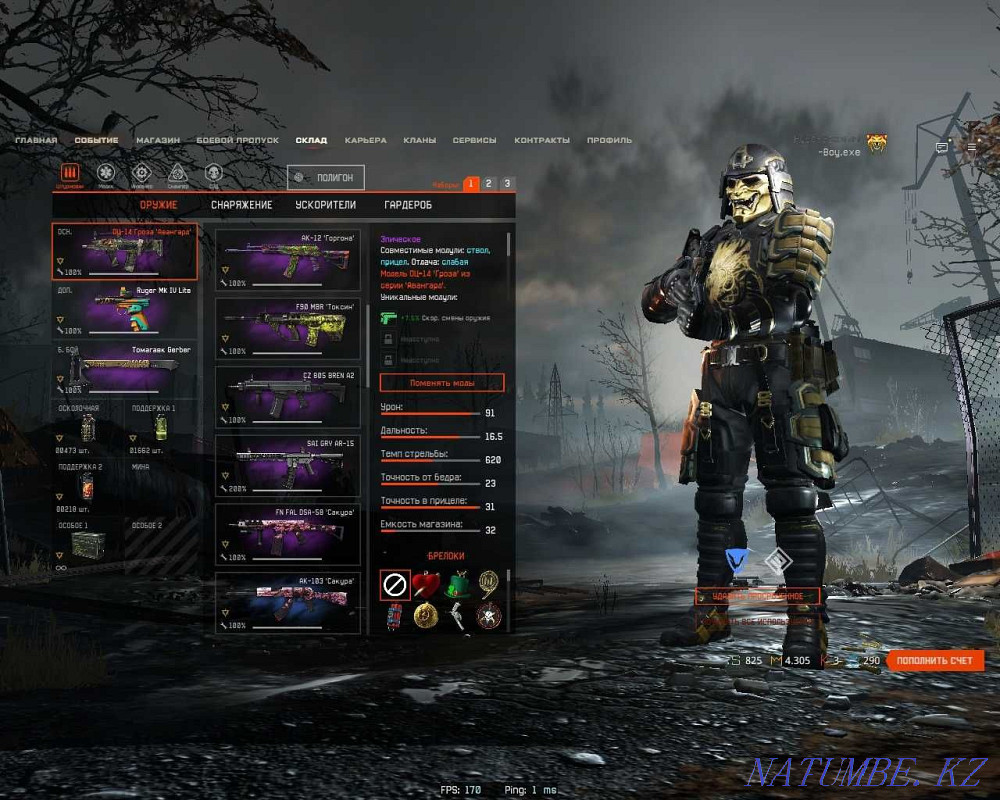Switch to the Гардероб tab

(x=408, y=205)
